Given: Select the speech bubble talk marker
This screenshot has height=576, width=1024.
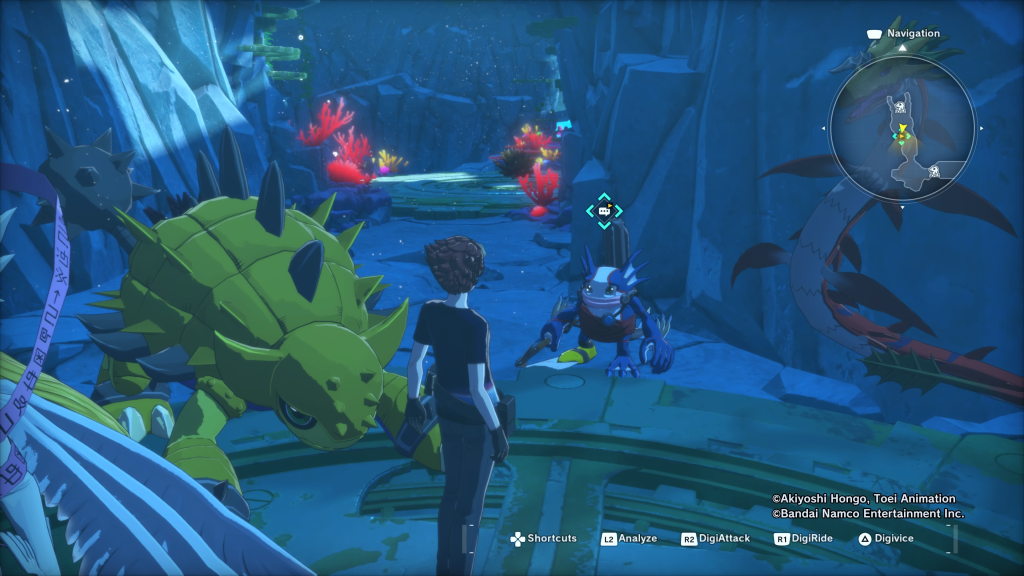Looking at the screenshot, I should [x=604, y=211].
